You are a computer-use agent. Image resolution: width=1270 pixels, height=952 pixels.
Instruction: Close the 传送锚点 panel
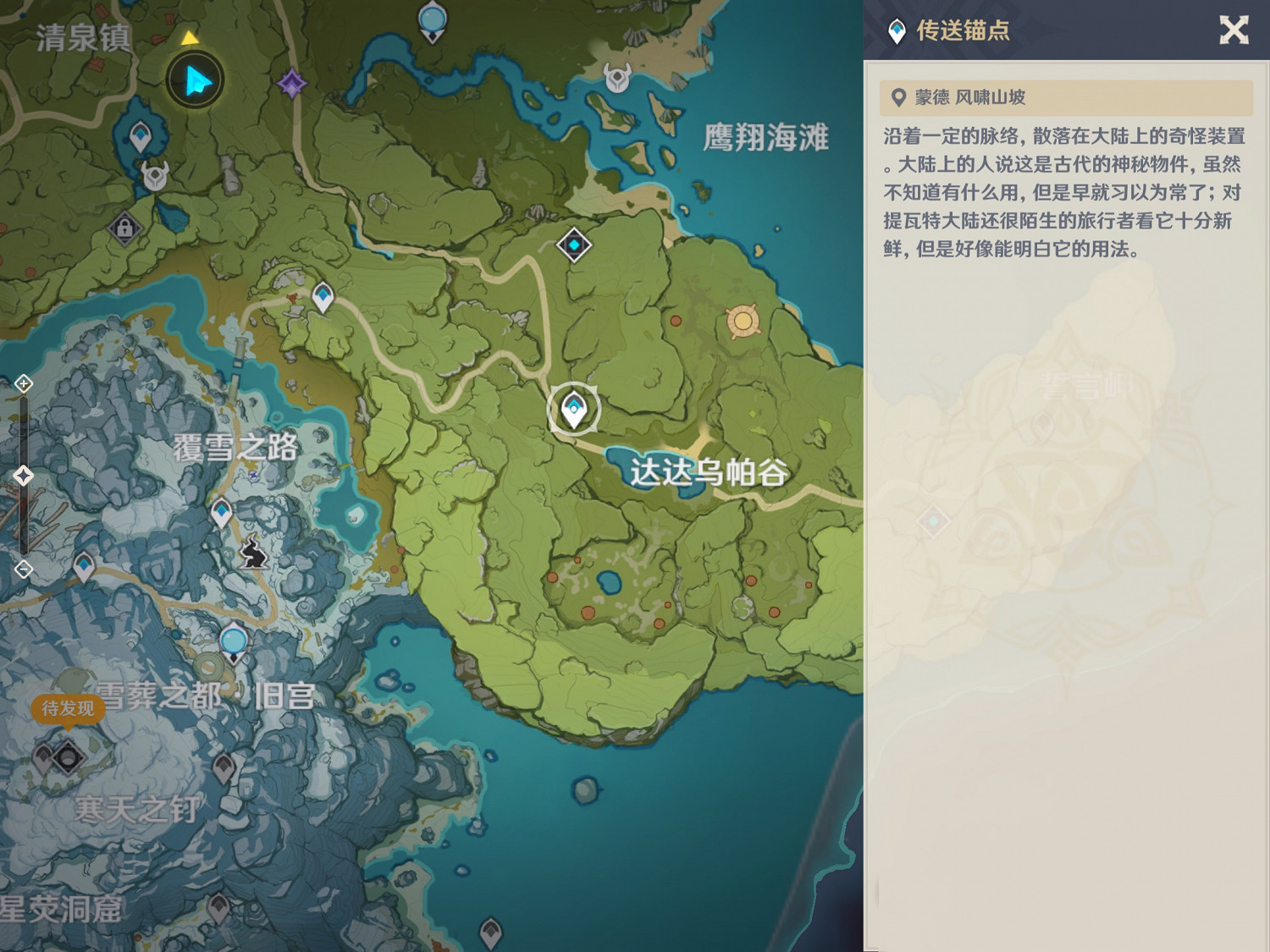(1234, 31)
